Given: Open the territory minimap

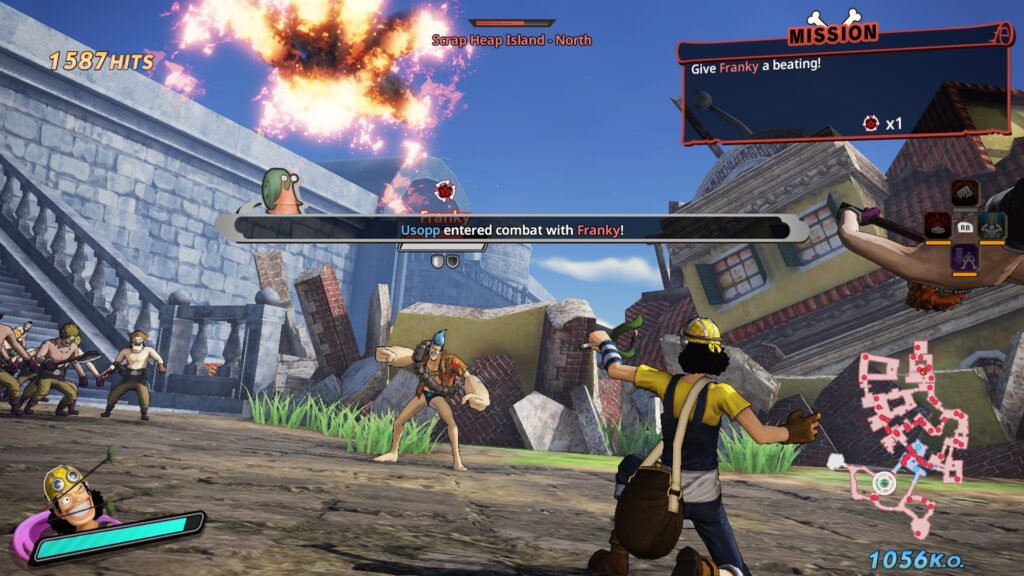Looking at the screenshot, I should pyautogui.click(x=903, y=430).
